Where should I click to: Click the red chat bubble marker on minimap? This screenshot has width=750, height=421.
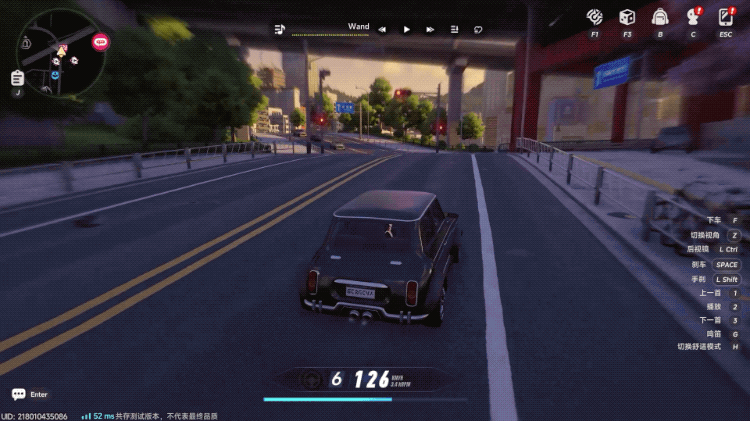pyautogui.click(x=100, y=42)
